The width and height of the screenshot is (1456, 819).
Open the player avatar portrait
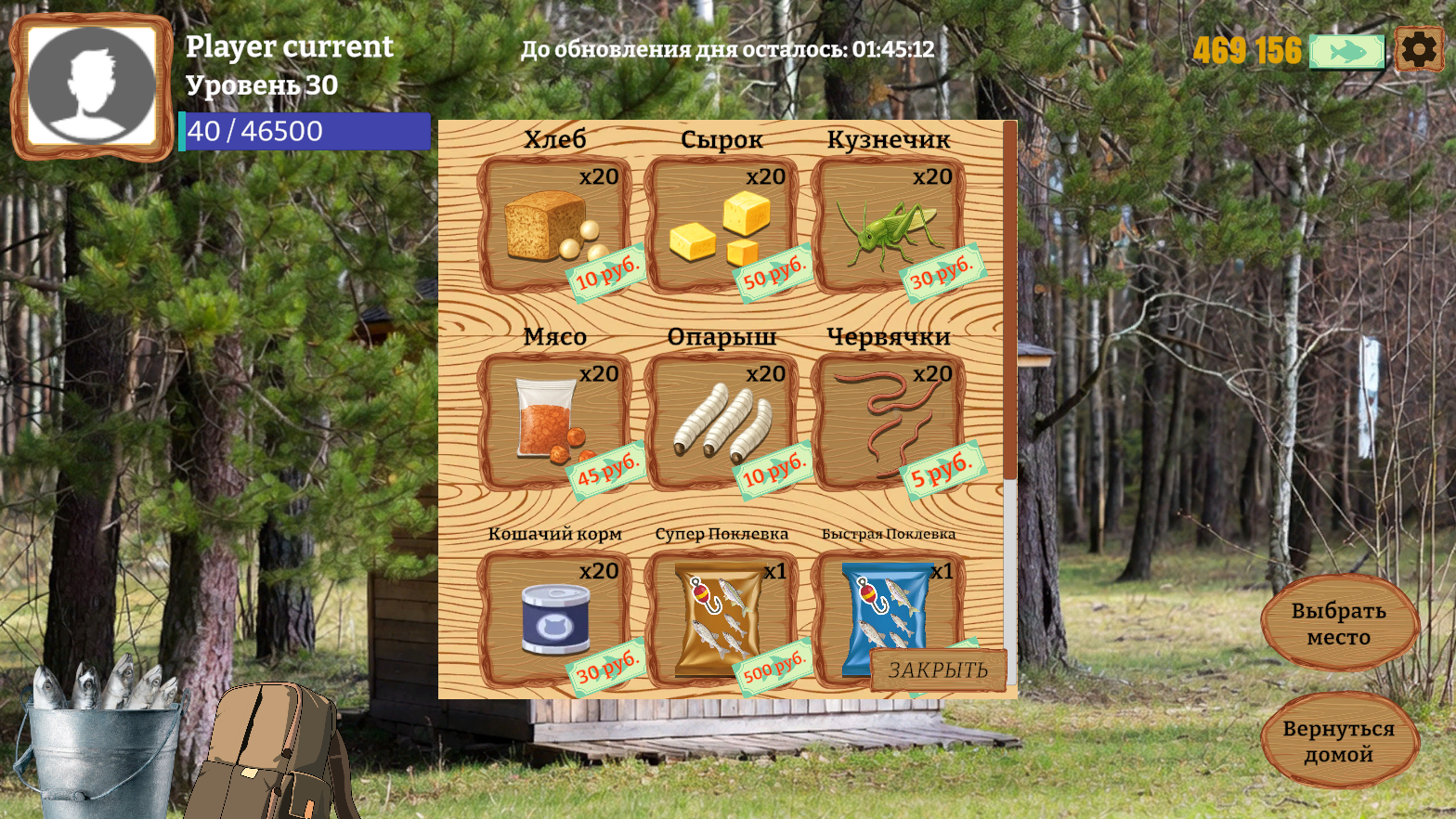click(x=89, y=83)
